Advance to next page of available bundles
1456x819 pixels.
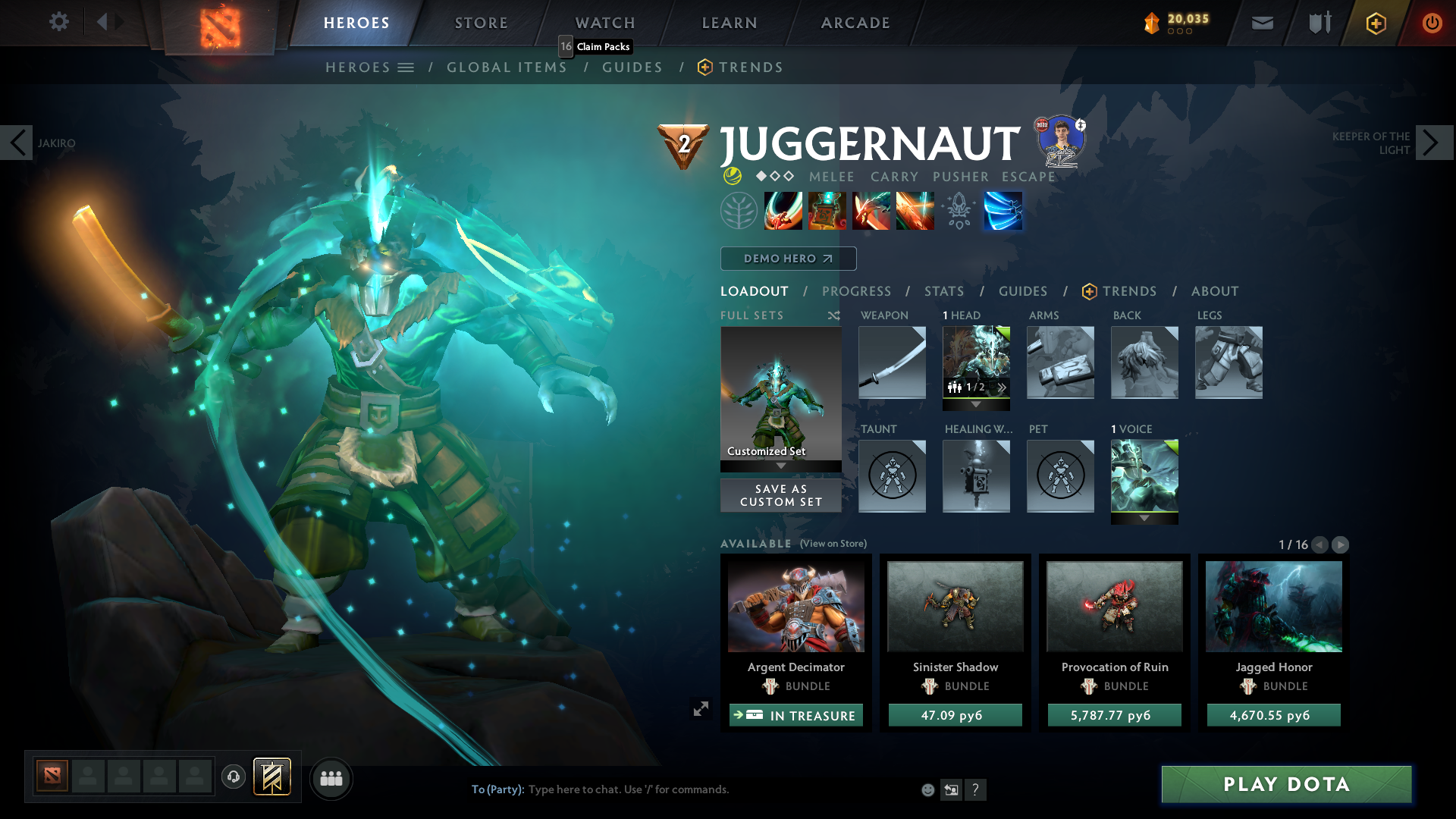click(x=1341, y=544)
